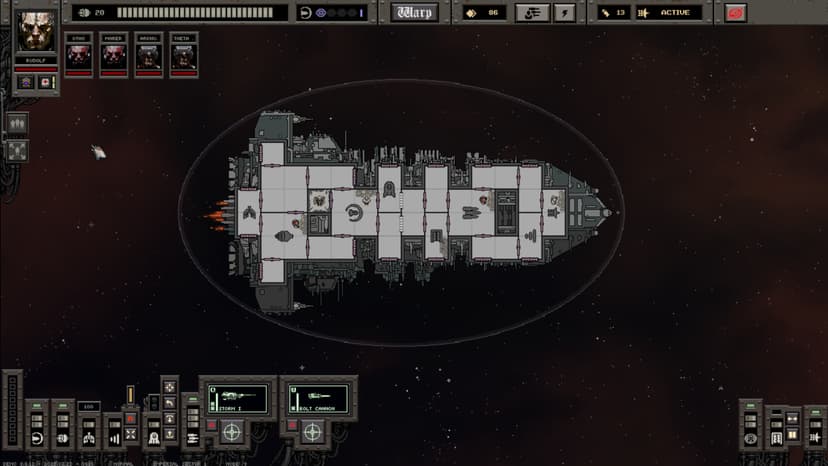Click the target reticle under Bolt Cannon
This screenshot has width=828, height=466.
click(x=312, y=433)
